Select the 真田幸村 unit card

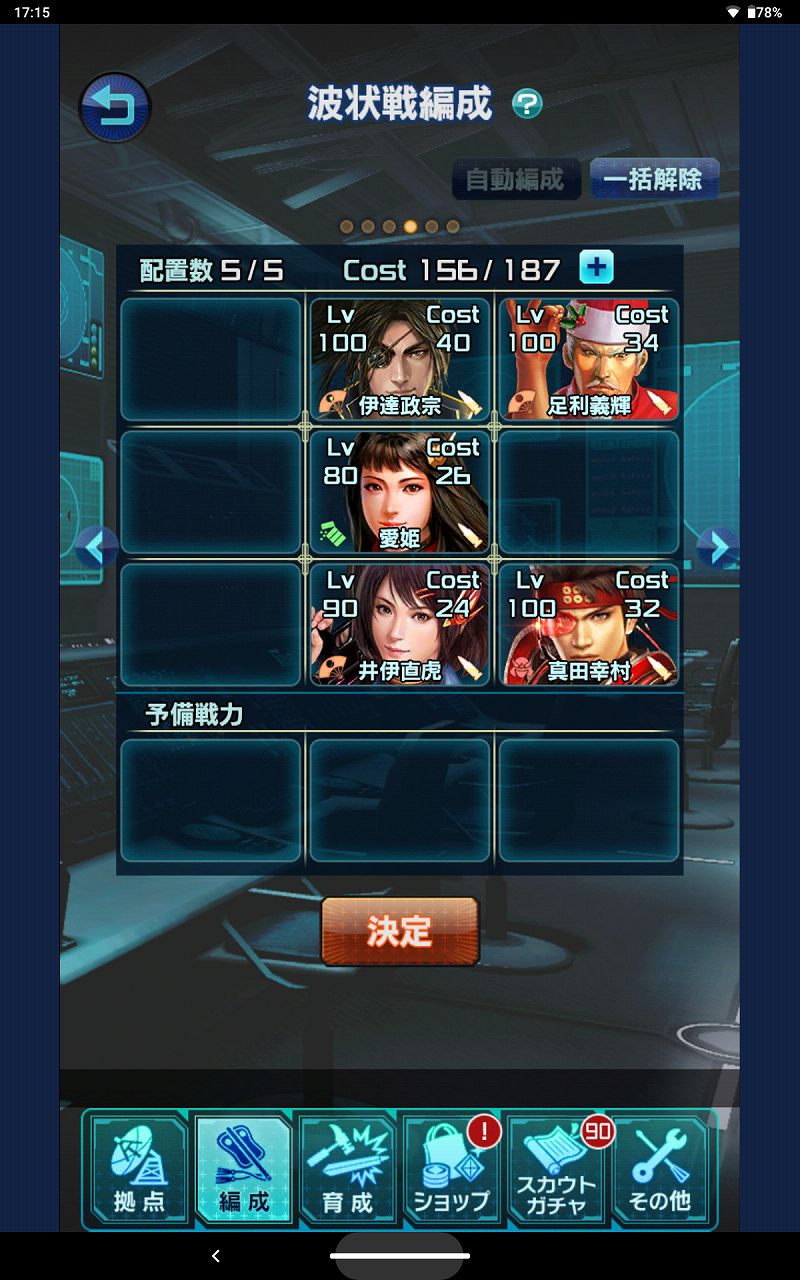[588, 625]
